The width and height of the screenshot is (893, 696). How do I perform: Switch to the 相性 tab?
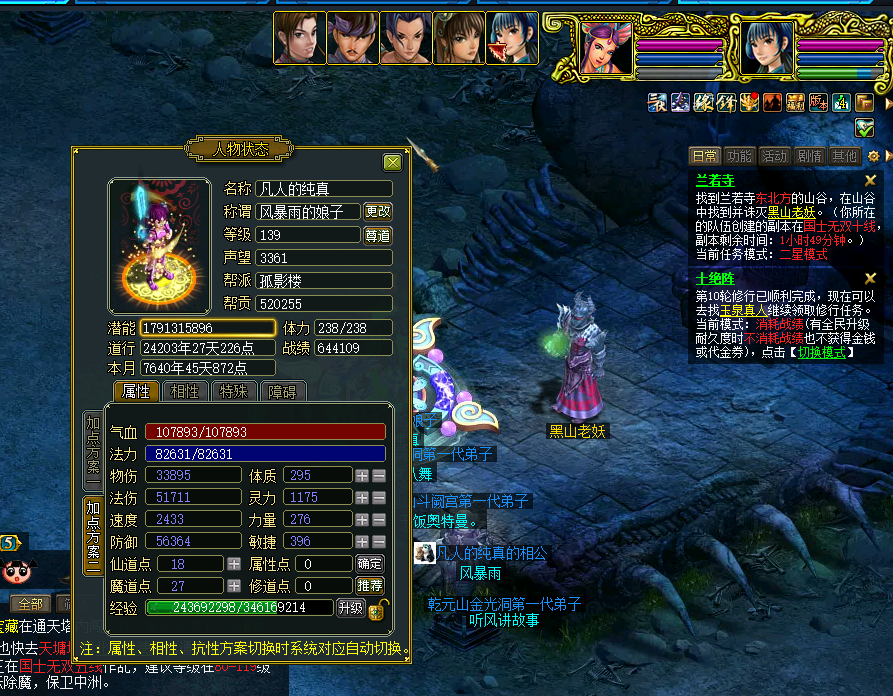(185, 391)
